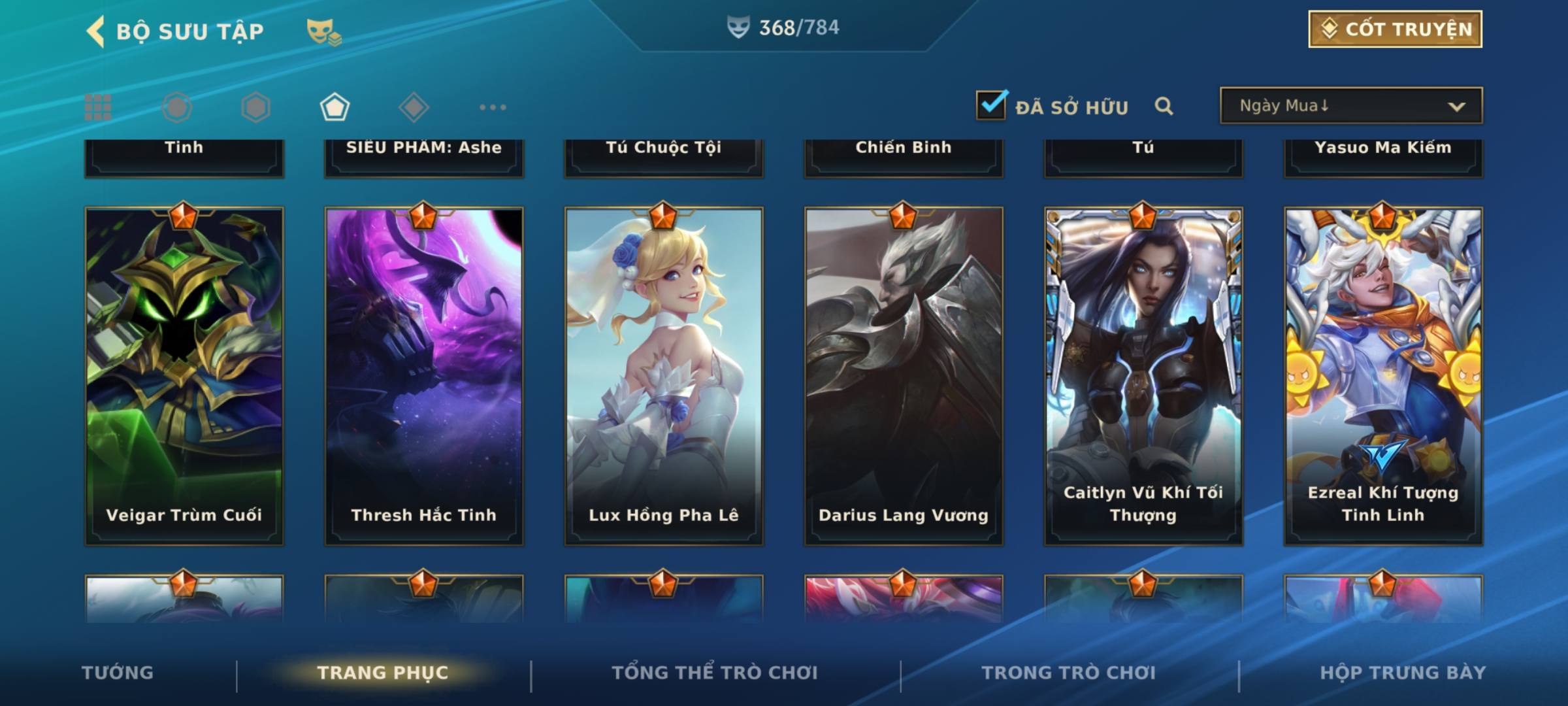Choose the pentagon rarity filter
Viewport: 1568px width, 706px height.
pos(335,107)
